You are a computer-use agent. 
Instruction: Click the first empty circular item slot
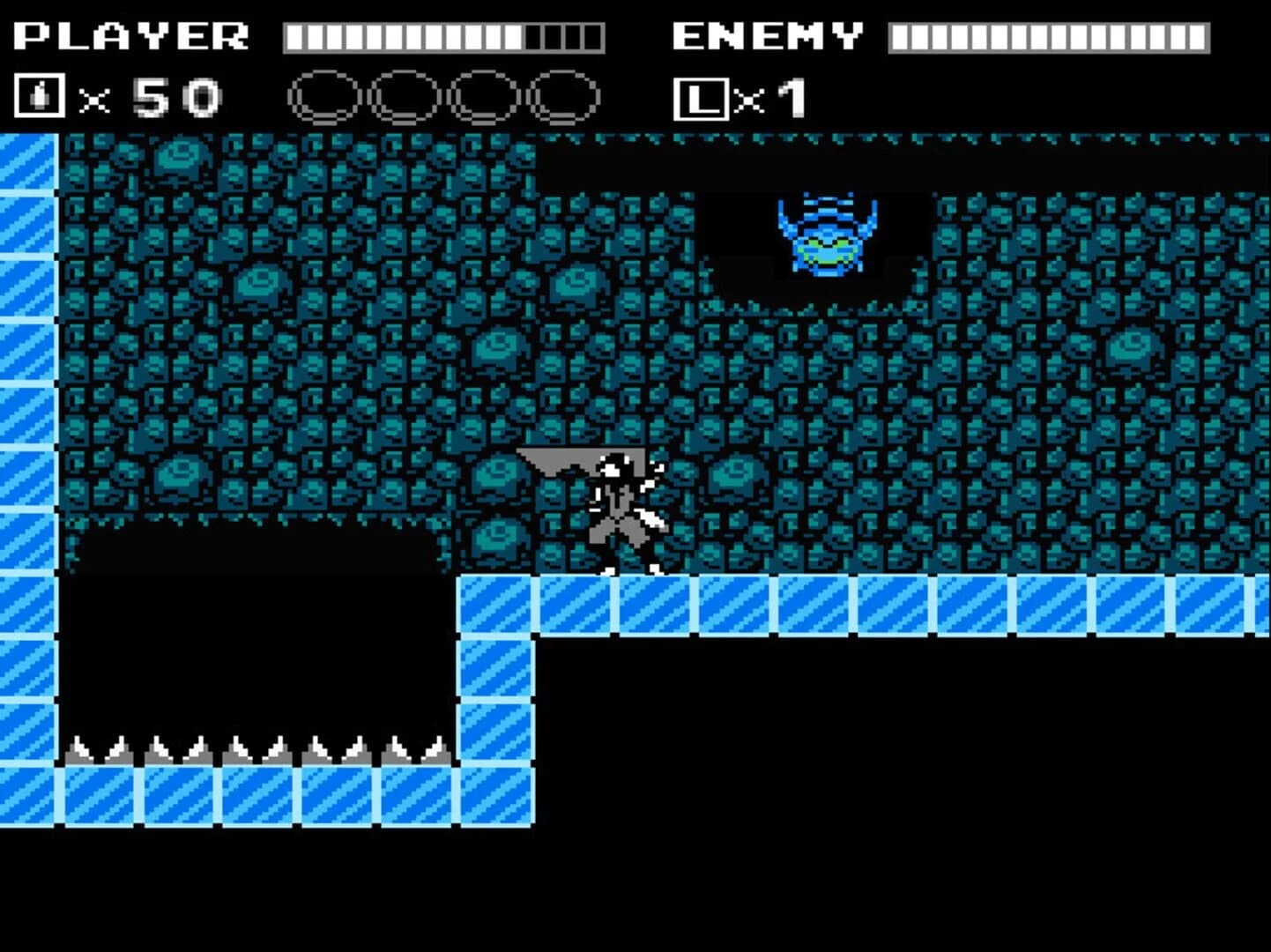coord(323,97)
